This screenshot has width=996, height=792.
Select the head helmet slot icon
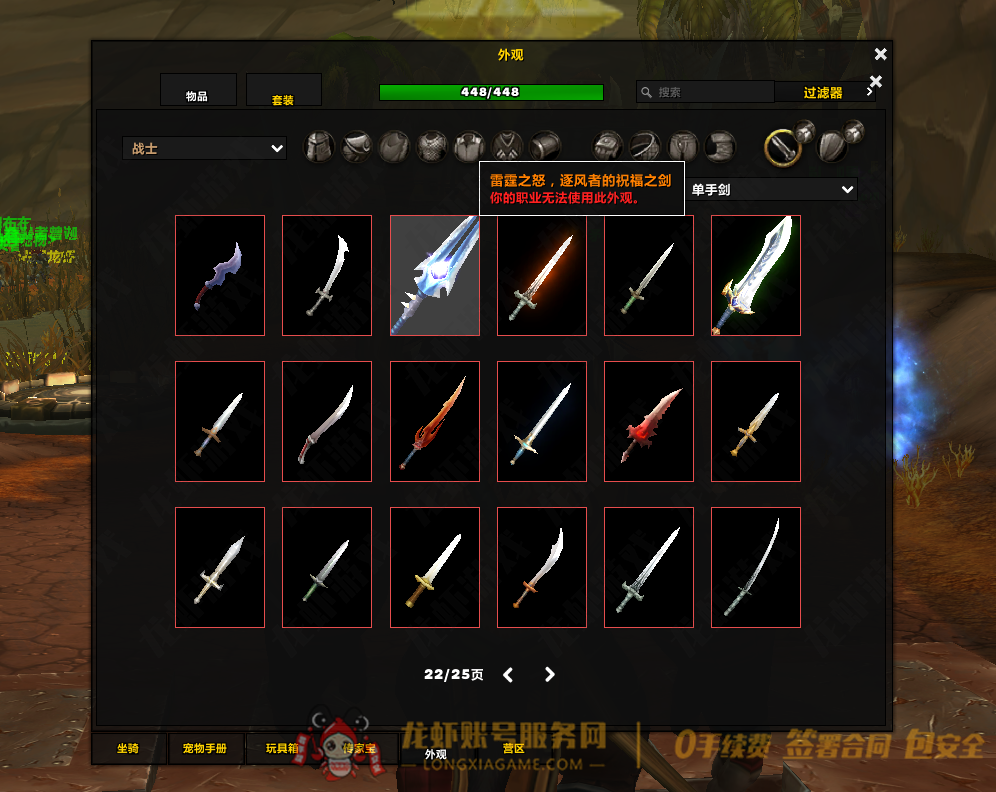click(319, 147)
